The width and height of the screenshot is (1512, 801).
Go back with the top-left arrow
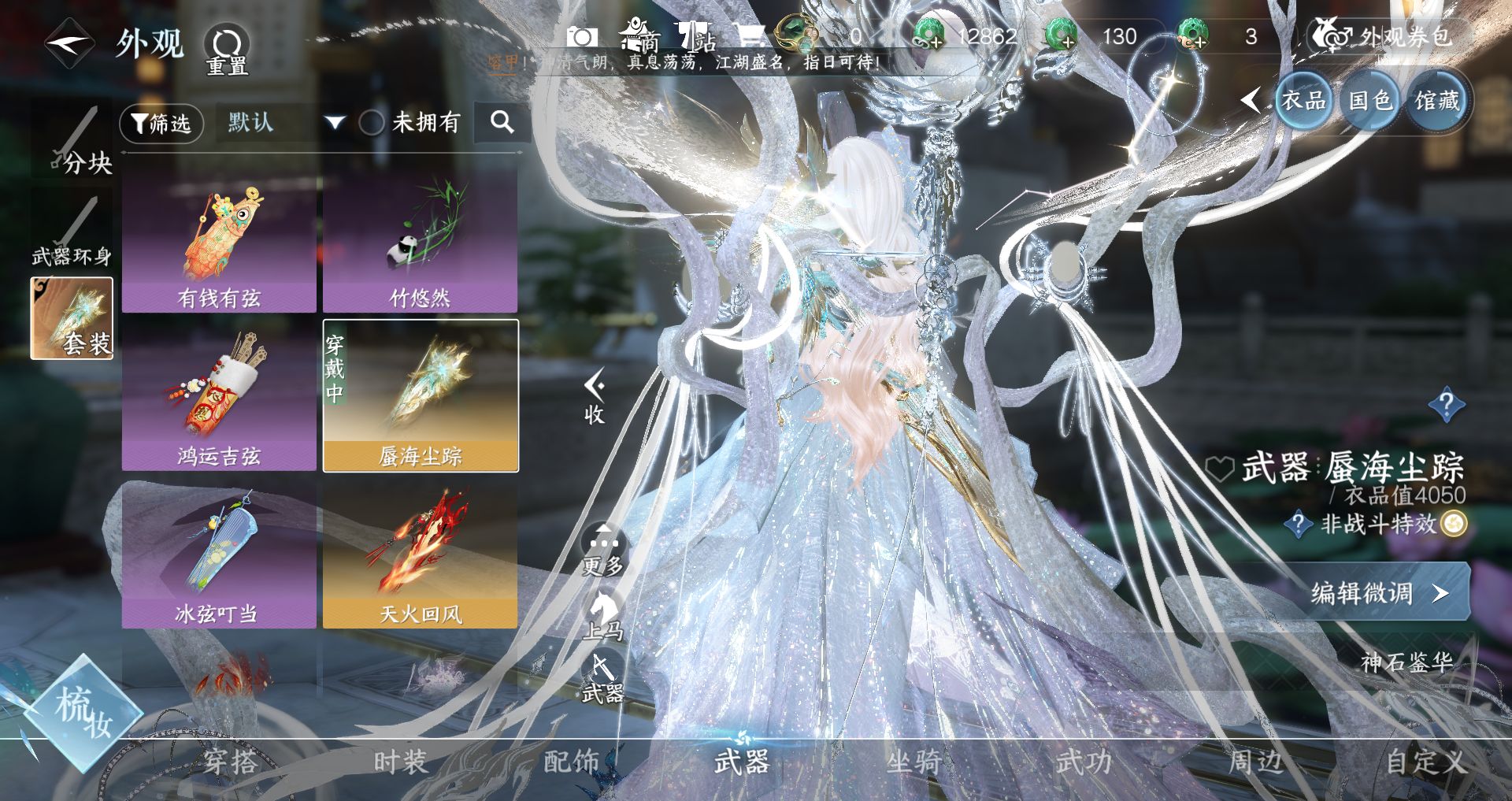pyautogui.click(x=69, y=43)
